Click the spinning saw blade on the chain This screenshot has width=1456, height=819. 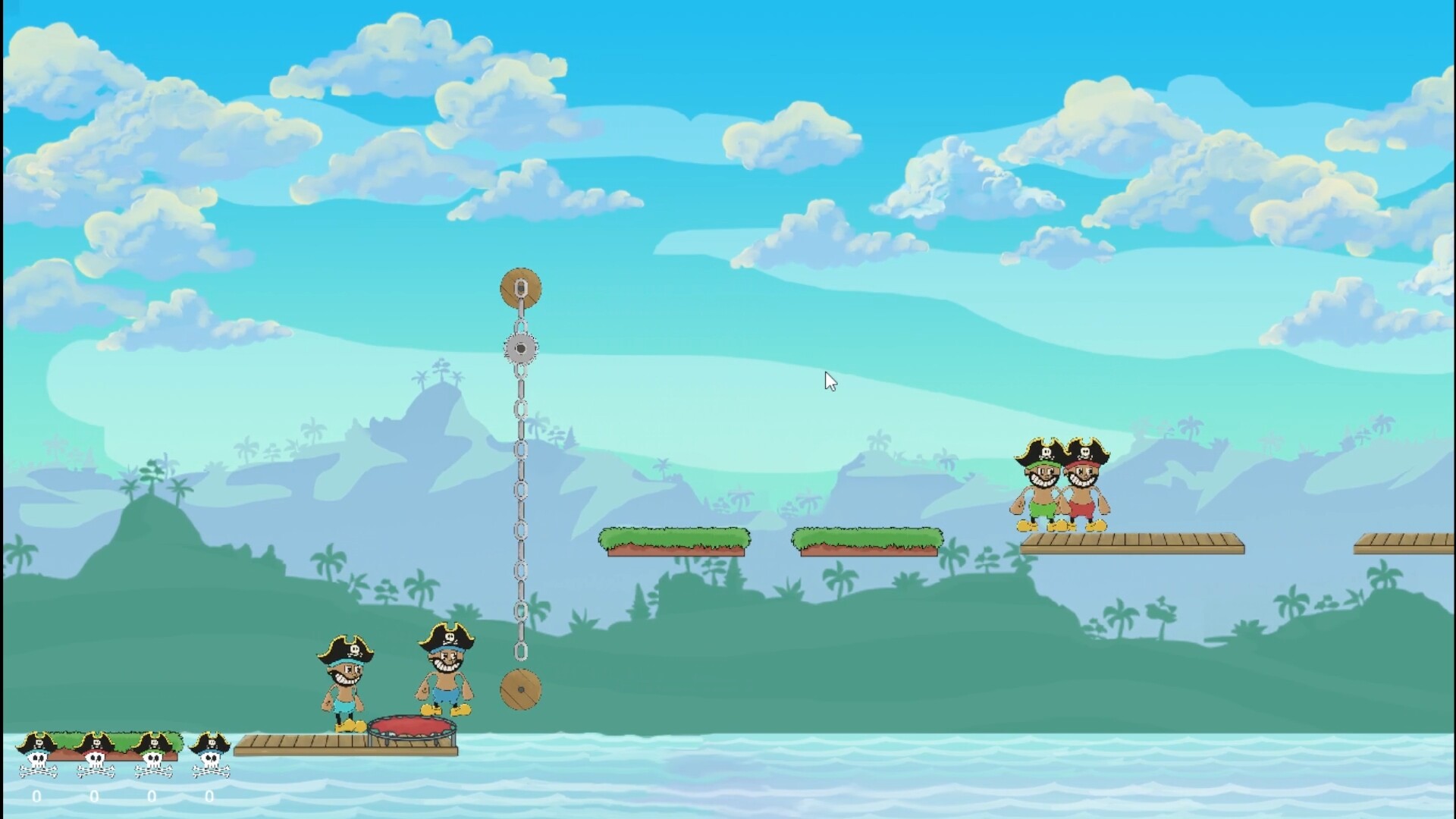tap(521, 347)
